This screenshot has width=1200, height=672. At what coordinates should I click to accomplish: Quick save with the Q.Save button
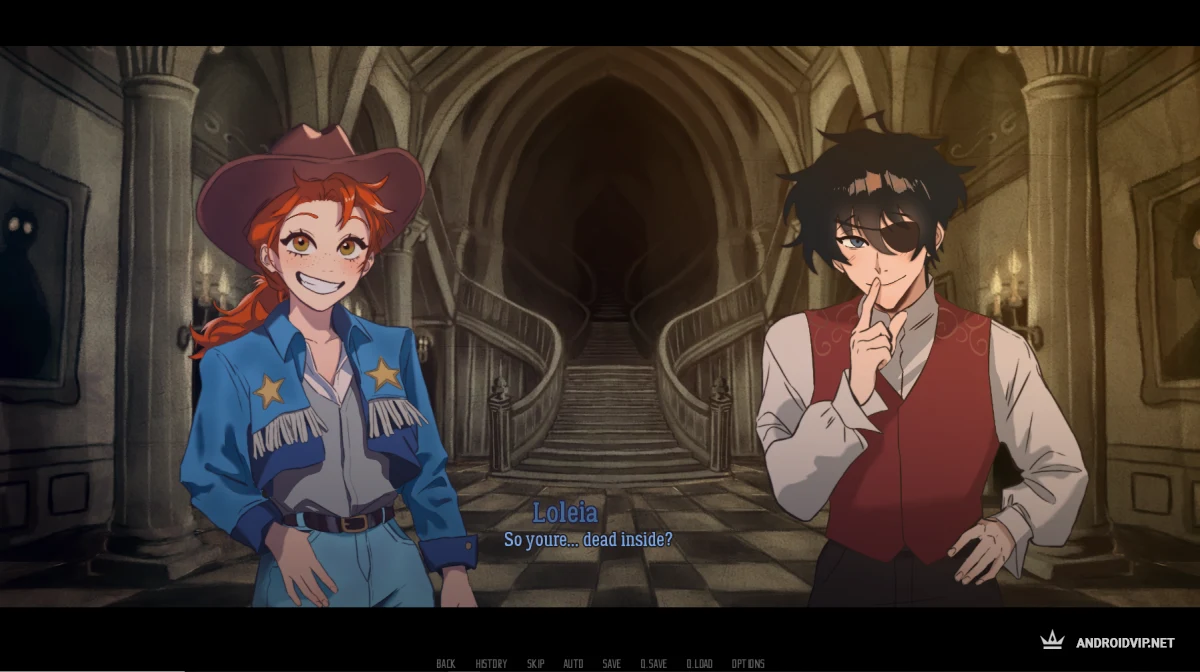point(654,664)
